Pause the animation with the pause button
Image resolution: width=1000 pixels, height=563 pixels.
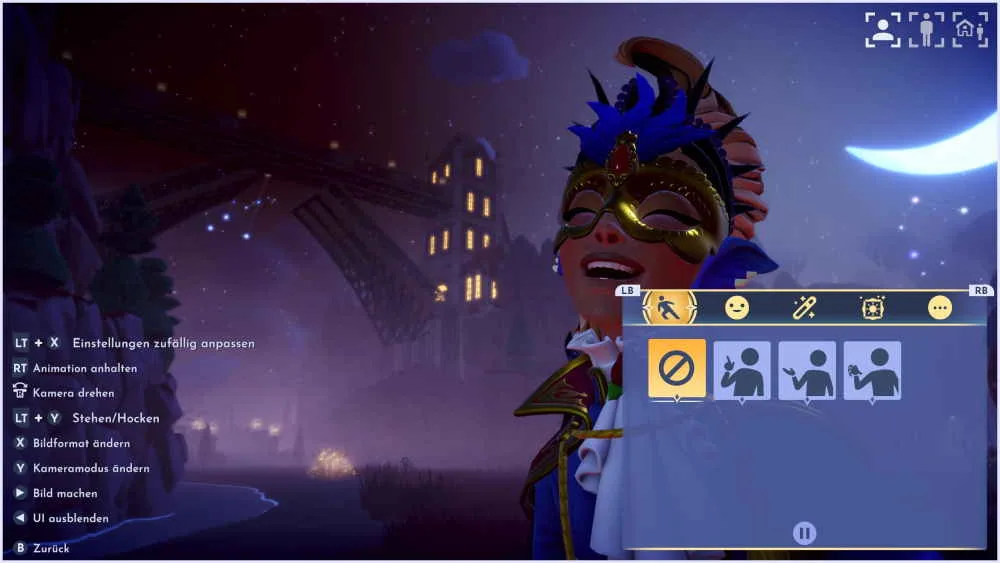coord(804,533)
